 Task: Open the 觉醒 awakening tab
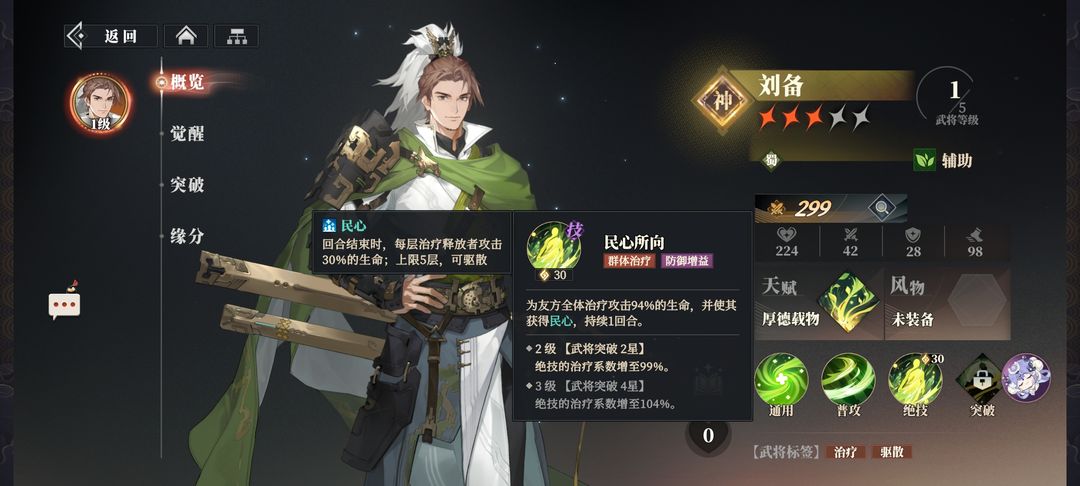[x=187, y=133]
